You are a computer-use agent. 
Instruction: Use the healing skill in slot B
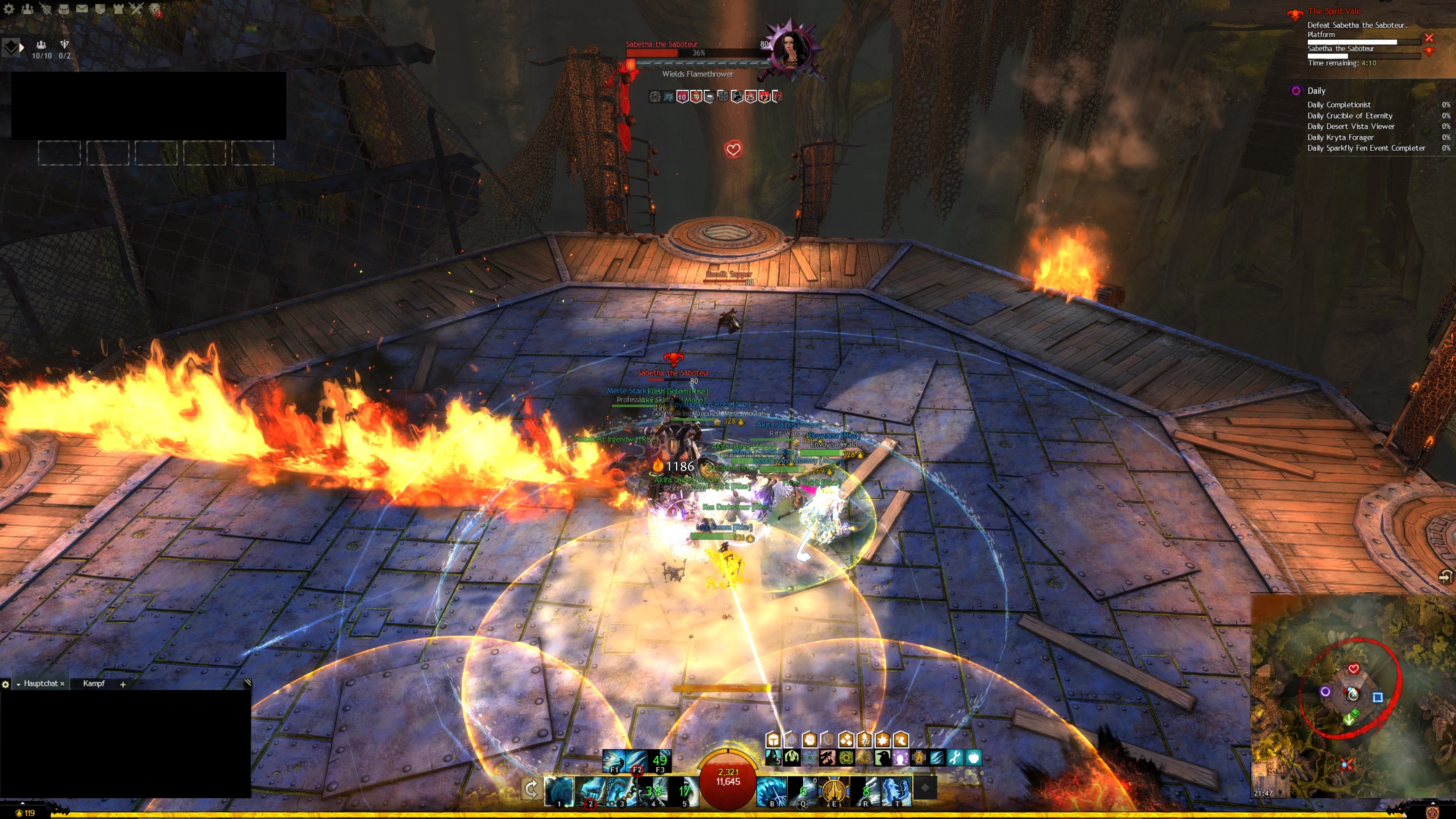click(772, 790)
